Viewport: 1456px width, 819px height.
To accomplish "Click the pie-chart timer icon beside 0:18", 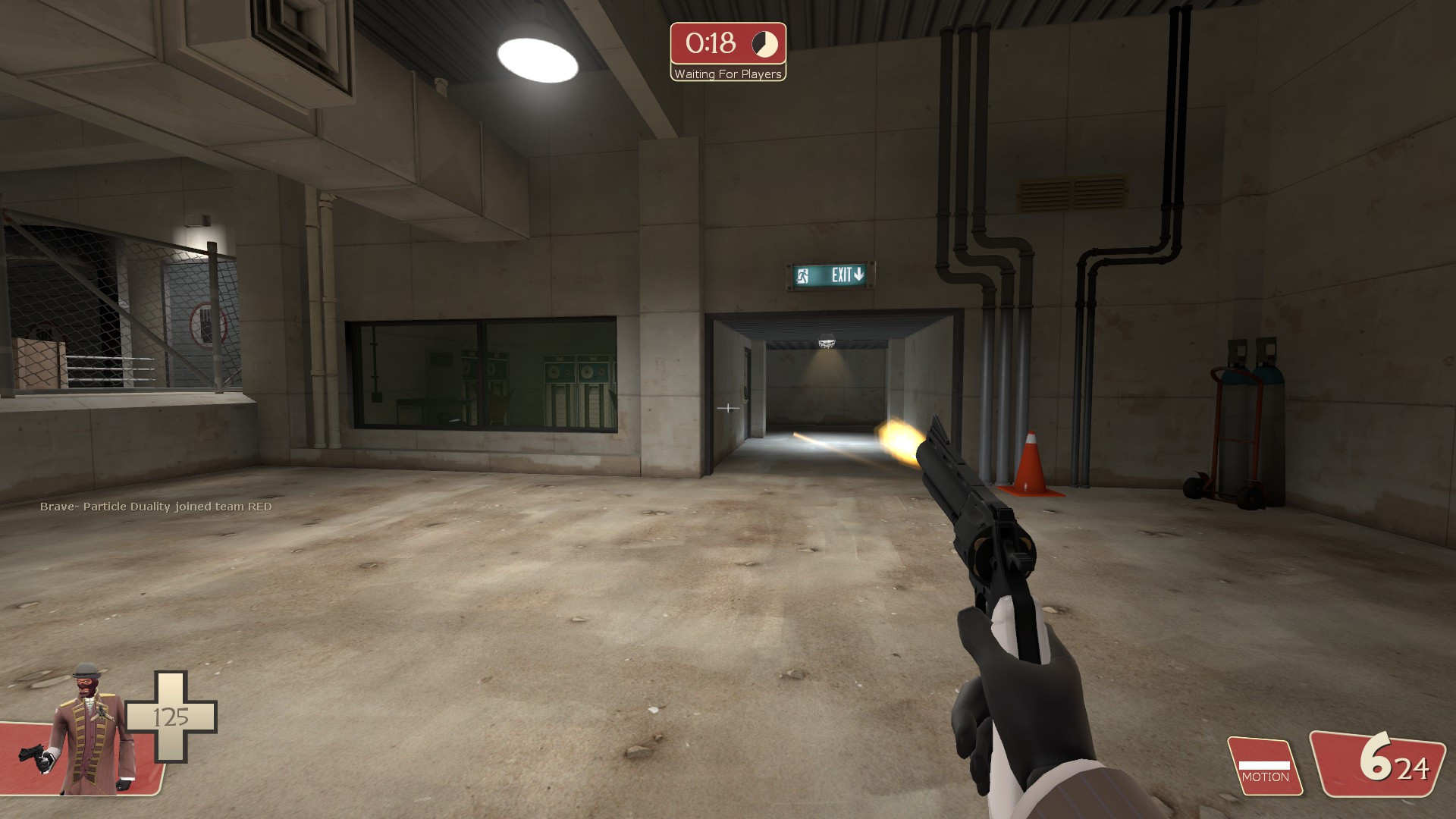I will click(x=766, y=45).
